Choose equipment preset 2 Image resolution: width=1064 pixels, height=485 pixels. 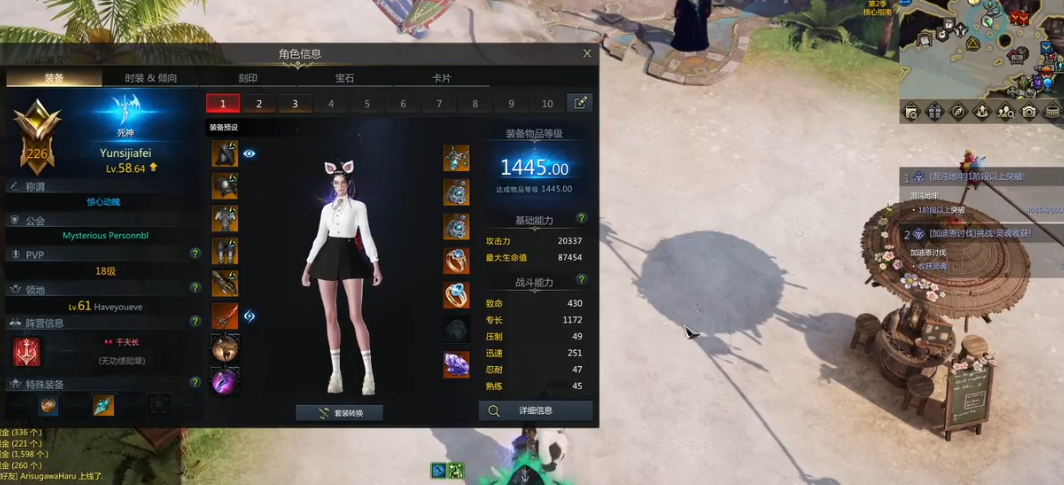click(259, 103)
